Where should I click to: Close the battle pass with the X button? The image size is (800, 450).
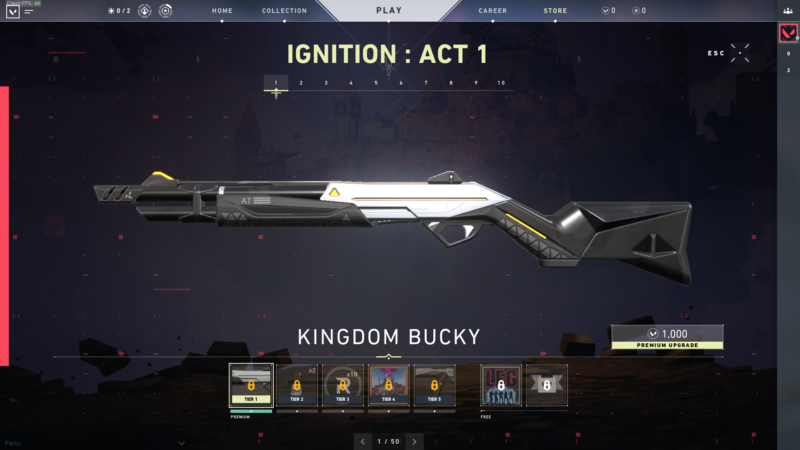tap(740, 53)
